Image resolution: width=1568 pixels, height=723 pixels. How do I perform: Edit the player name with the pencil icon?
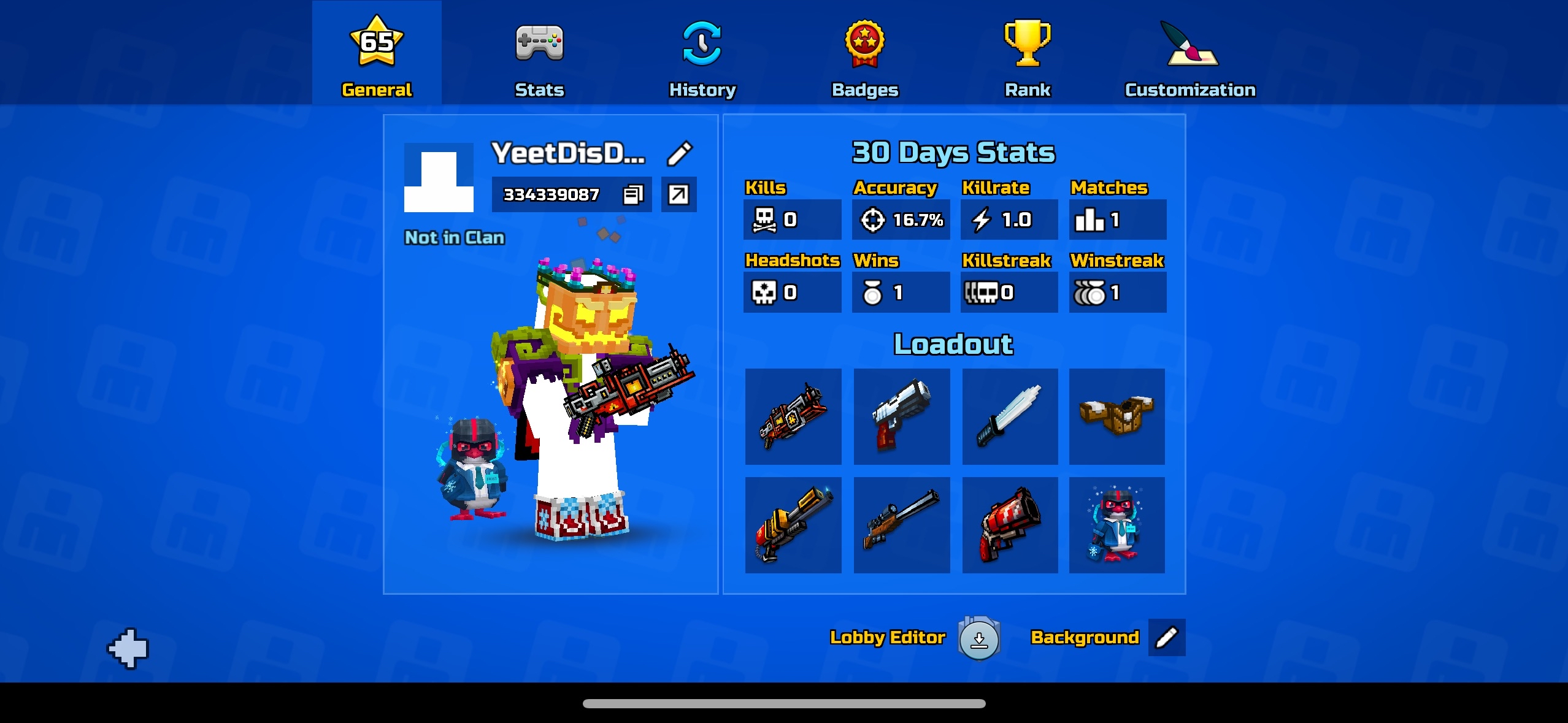point(679,154)
